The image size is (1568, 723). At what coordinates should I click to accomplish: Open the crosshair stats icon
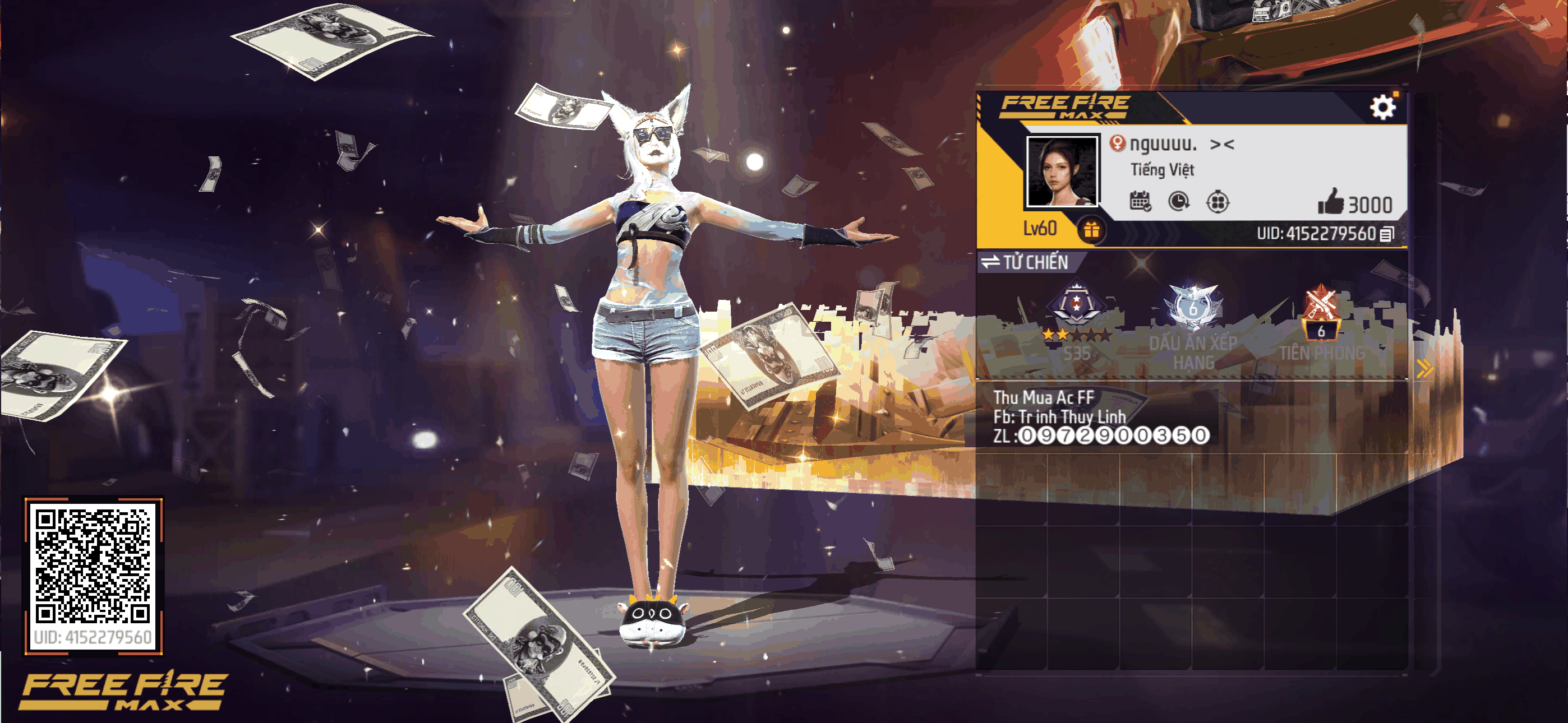coord(1217,201)
